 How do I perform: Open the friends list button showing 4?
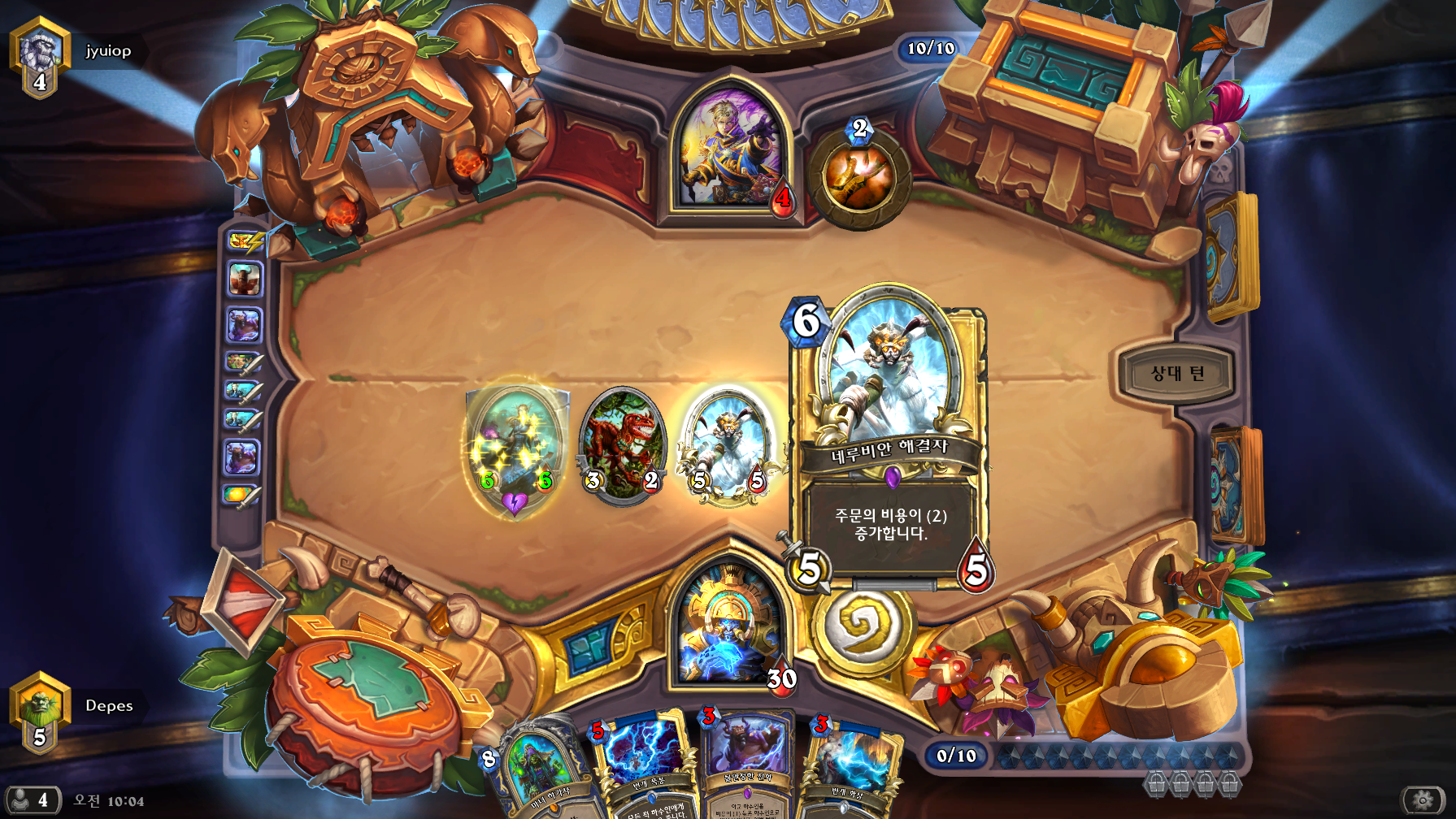(33, 800)
